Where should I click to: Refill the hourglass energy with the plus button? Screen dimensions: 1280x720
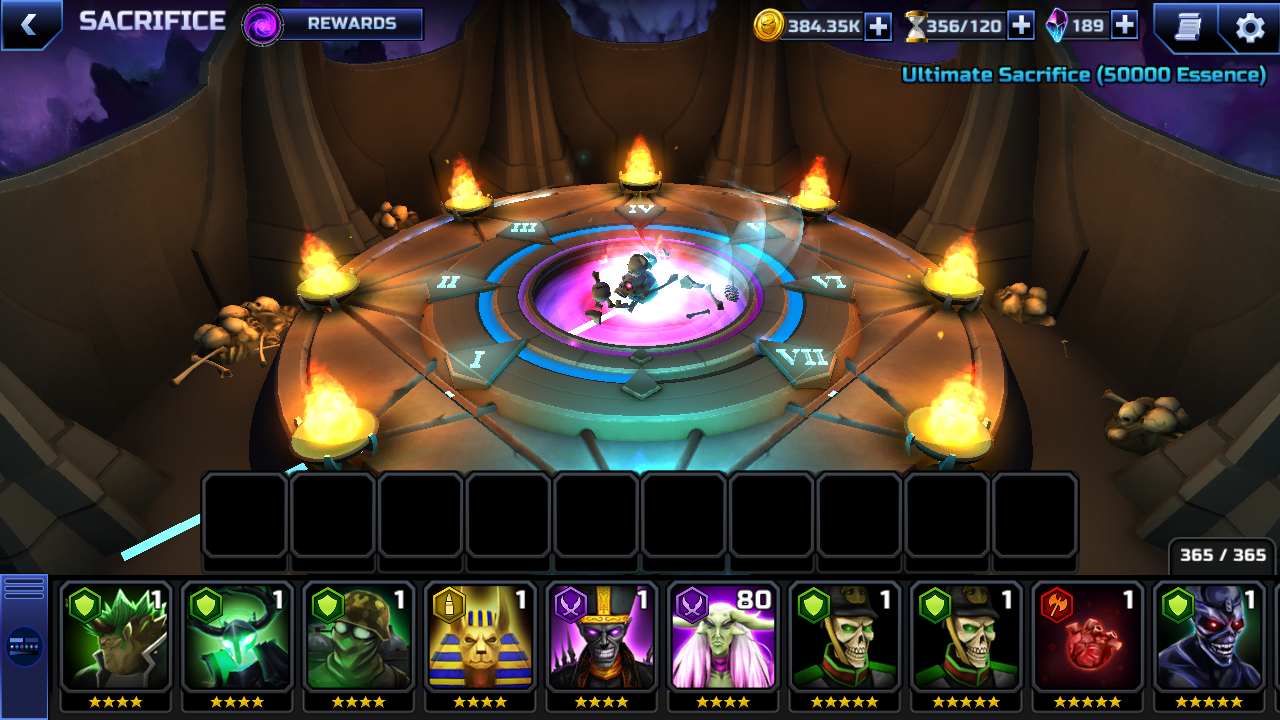1020,26
